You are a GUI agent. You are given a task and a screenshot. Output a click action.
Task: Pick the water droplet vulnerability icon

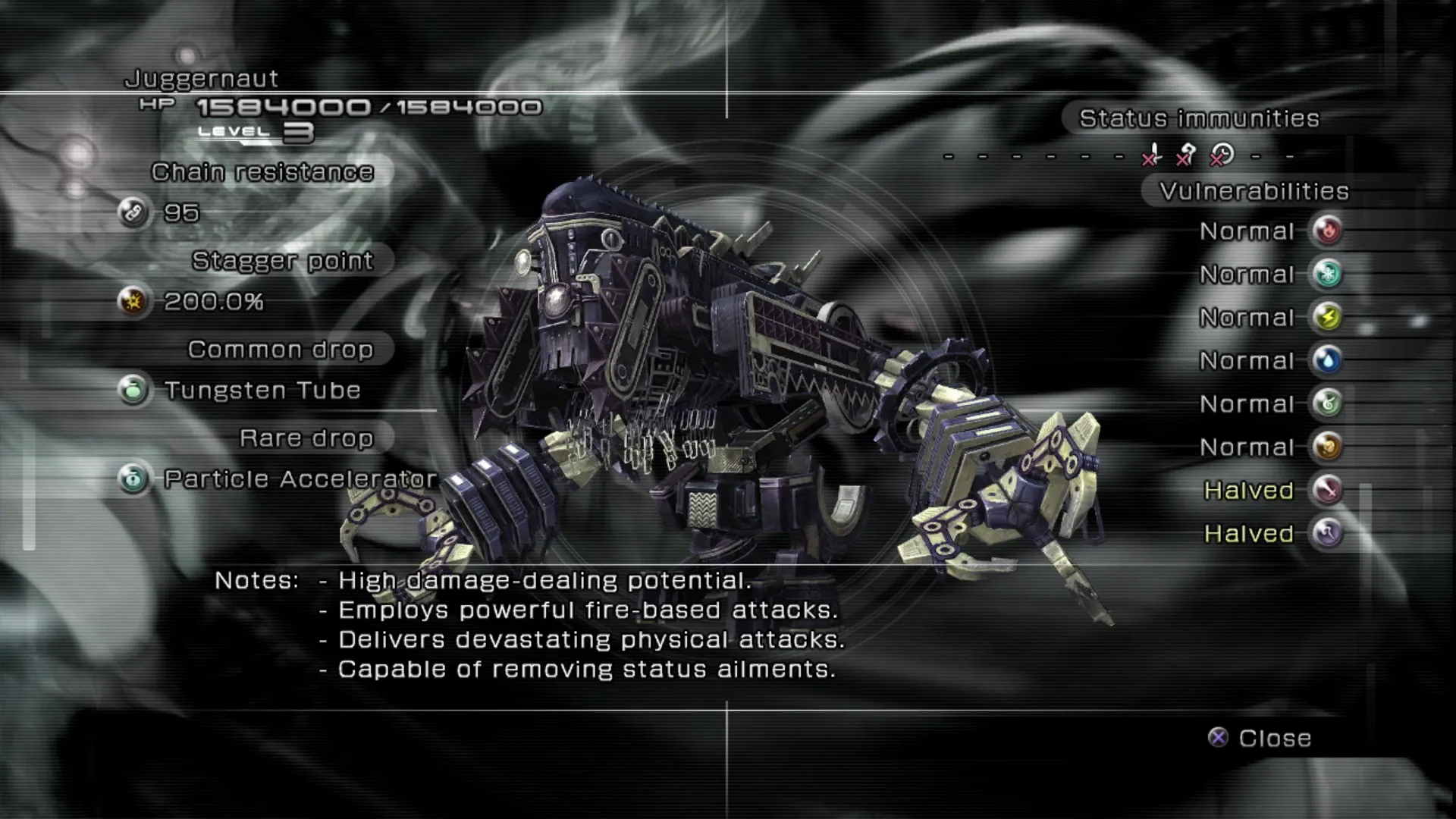pos(1327,360)
